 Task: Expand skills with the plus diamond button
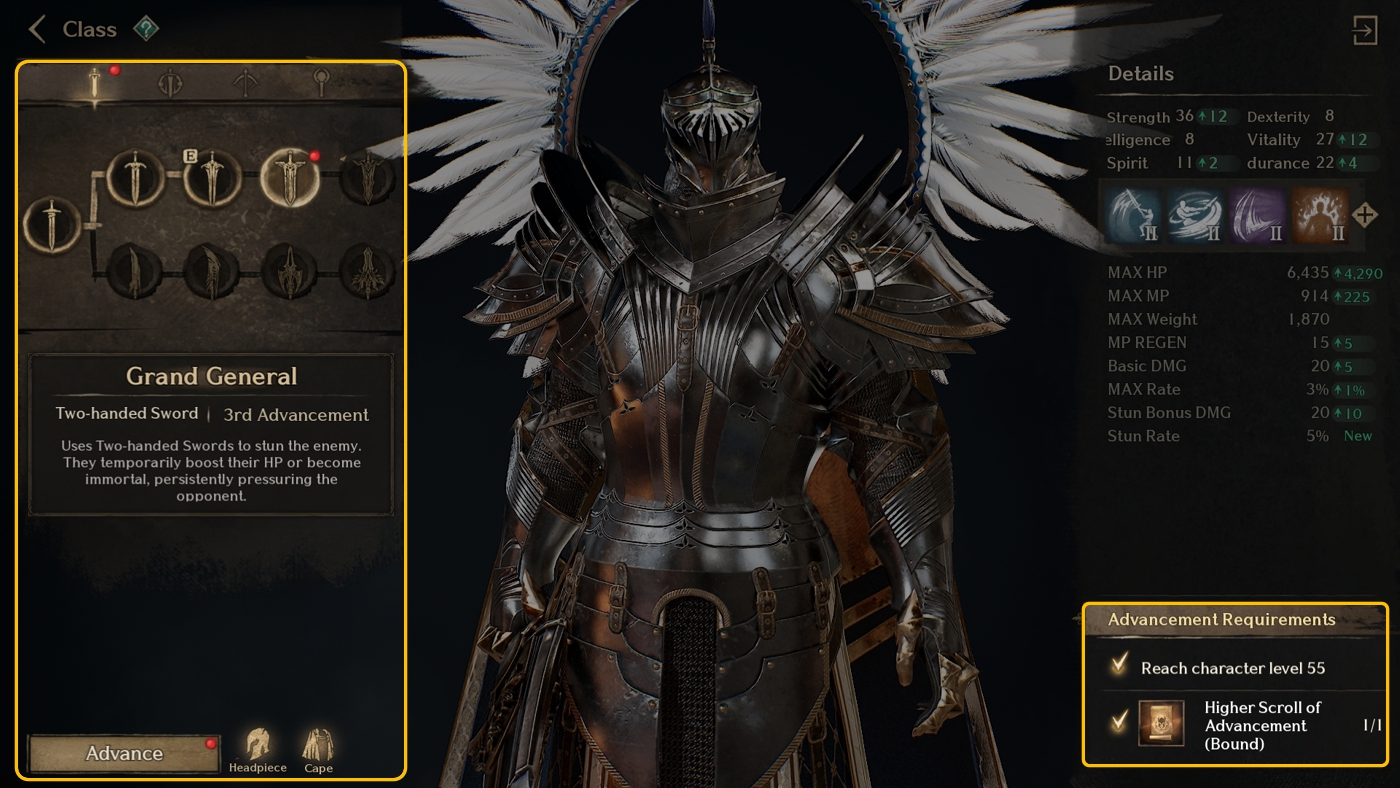[x=1365, y=215]
